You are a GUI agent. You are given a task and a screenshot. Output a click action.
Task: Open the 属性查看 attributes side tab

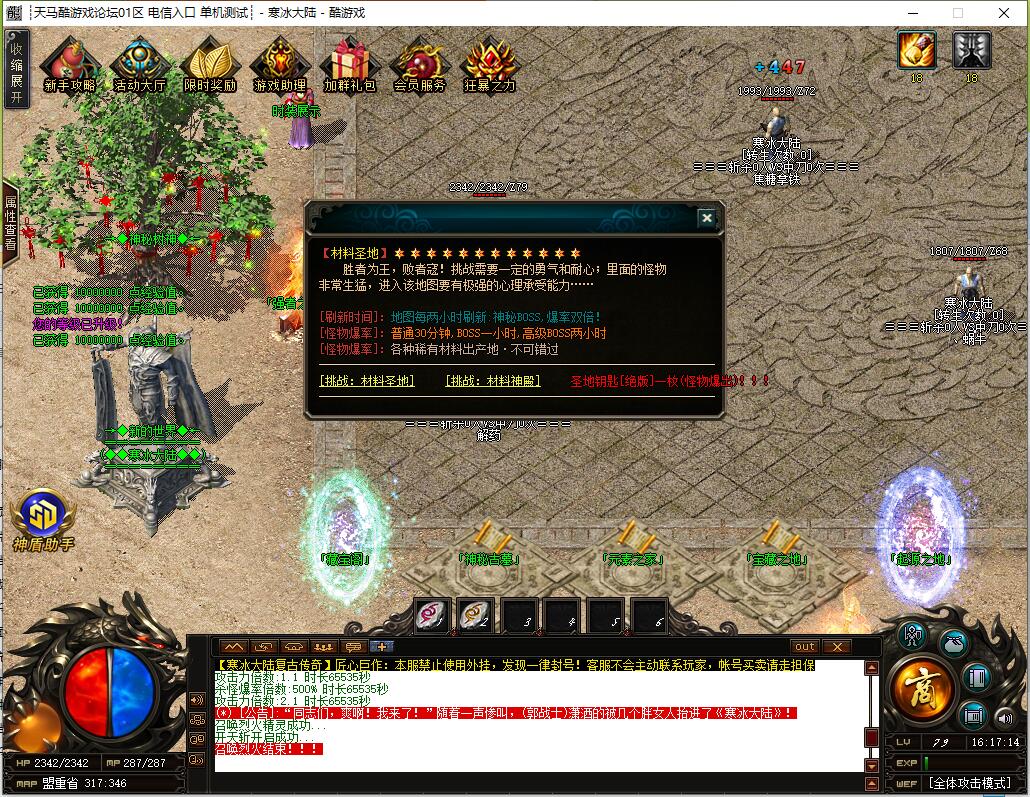coord(10,222)
